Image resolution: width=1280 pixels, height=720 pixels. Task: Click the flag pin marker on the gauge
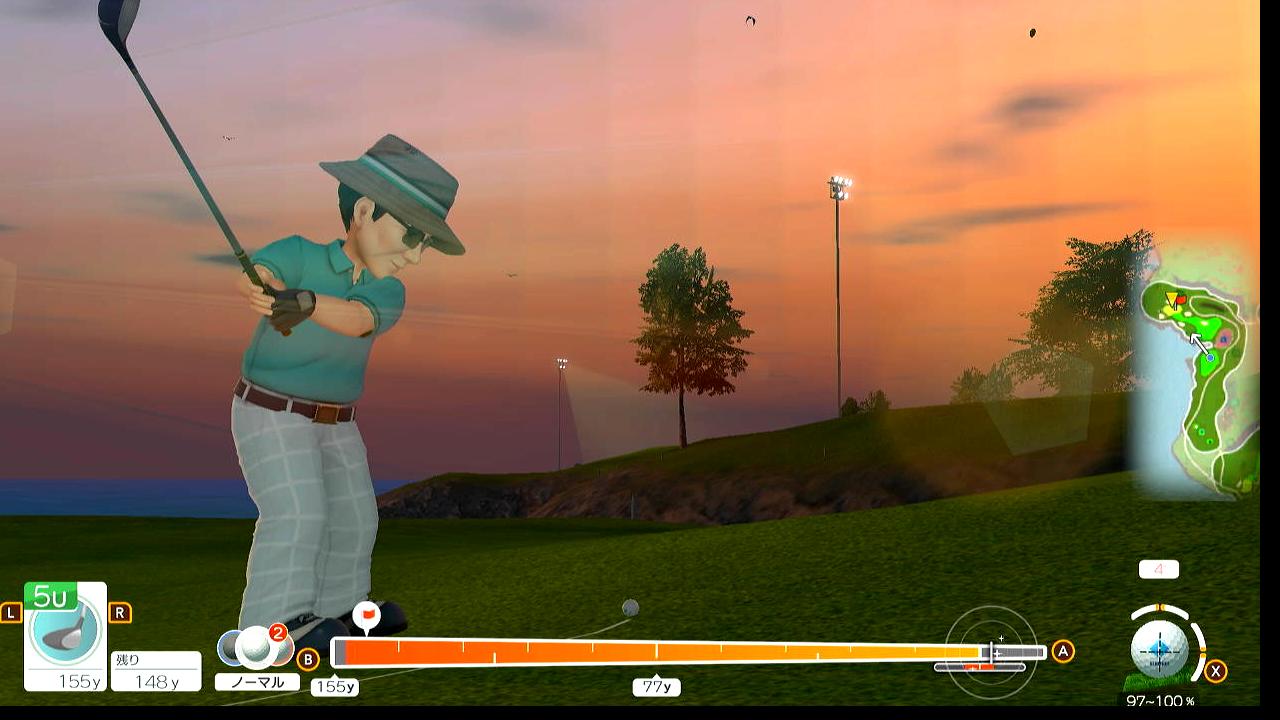pyautogui.click(x=367, y=614)
